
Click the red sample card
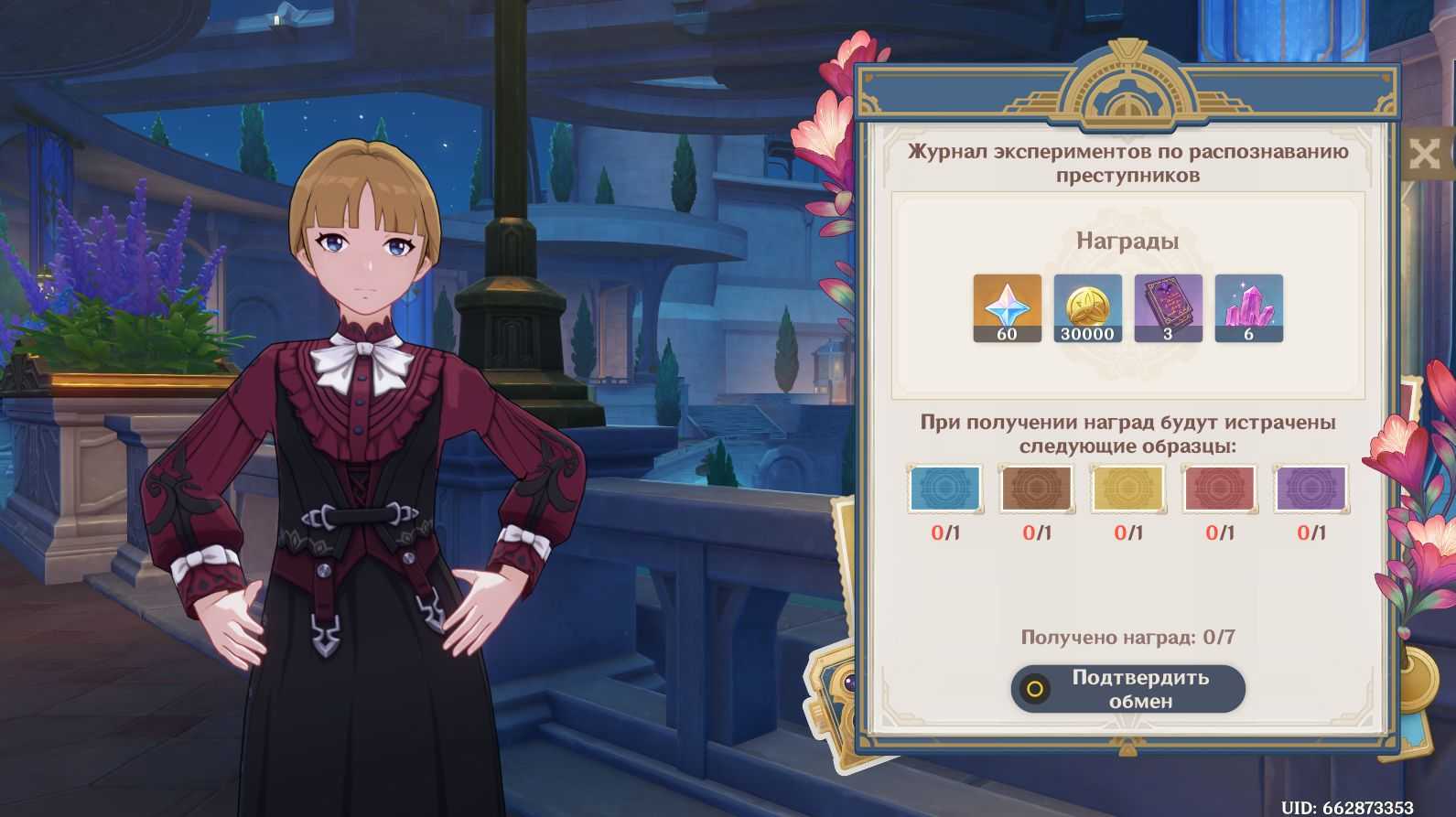click(1219, 488)
